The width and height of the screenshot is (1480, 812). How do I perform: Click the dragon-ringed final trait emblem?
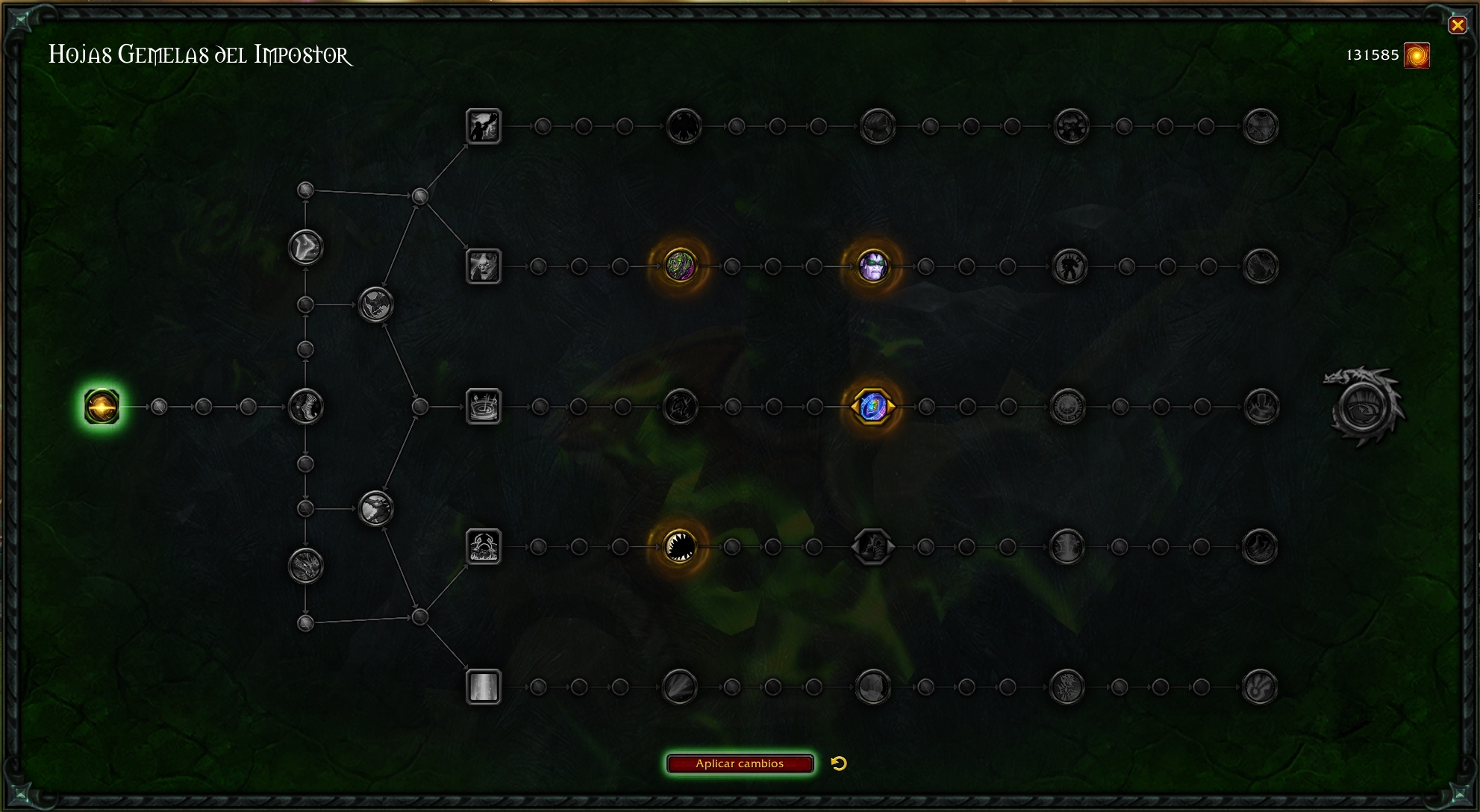tap(1364, 407)
